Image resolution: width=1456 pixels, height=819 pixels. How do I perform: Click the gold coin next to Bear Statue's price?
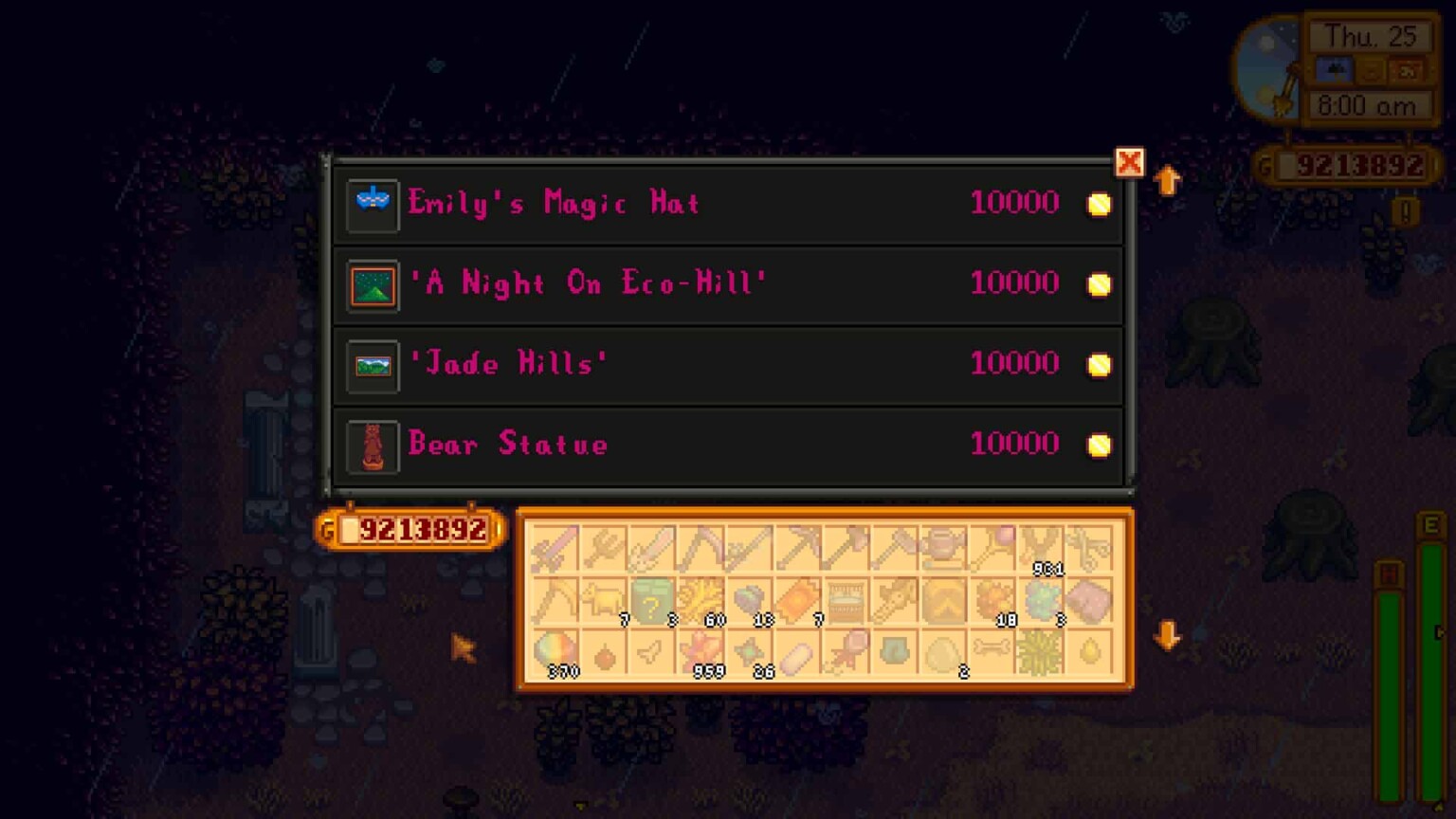[1098, 445]
